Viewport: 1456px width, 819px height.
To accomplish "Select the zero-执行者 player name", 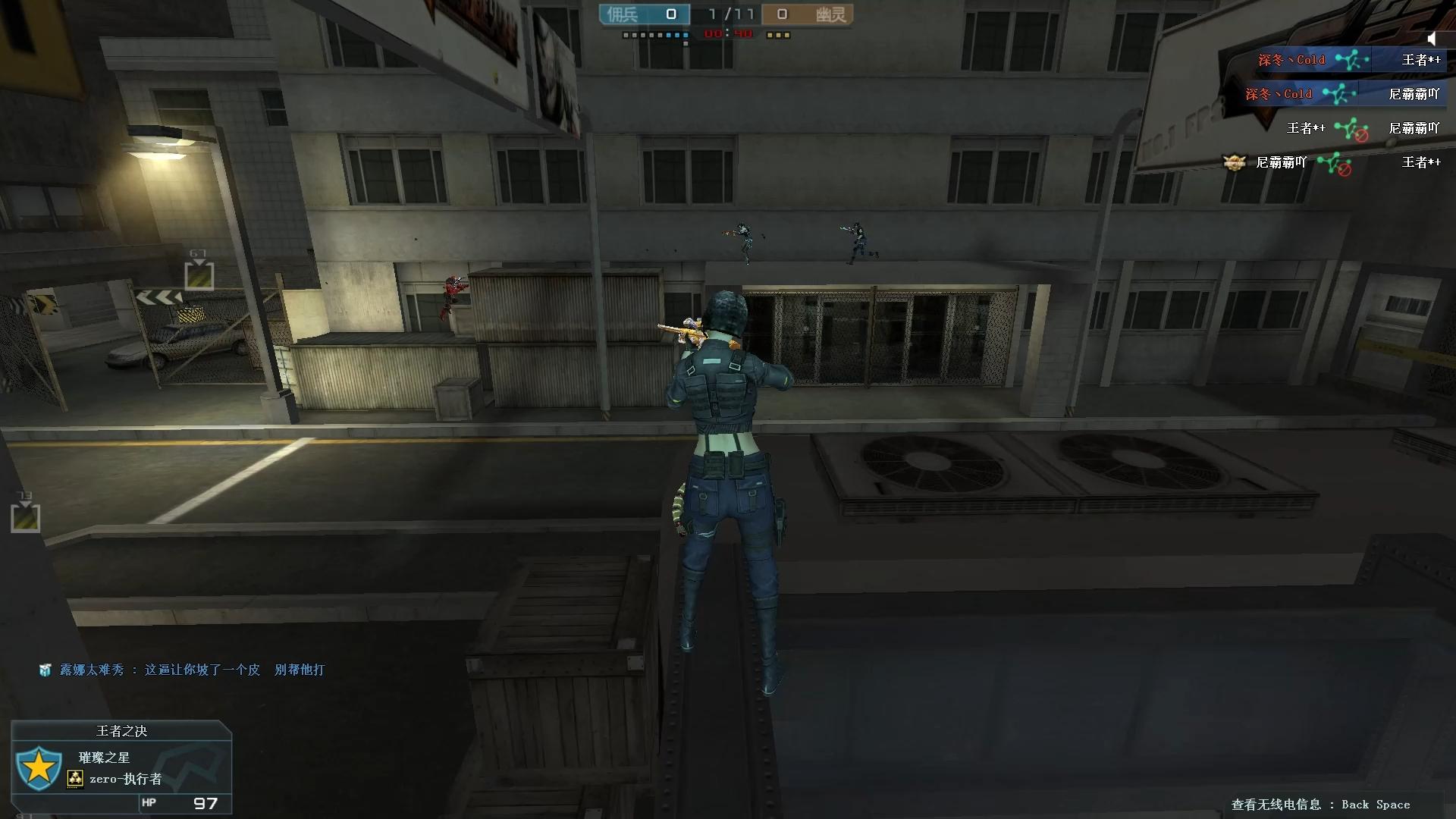I will [125, 779].
